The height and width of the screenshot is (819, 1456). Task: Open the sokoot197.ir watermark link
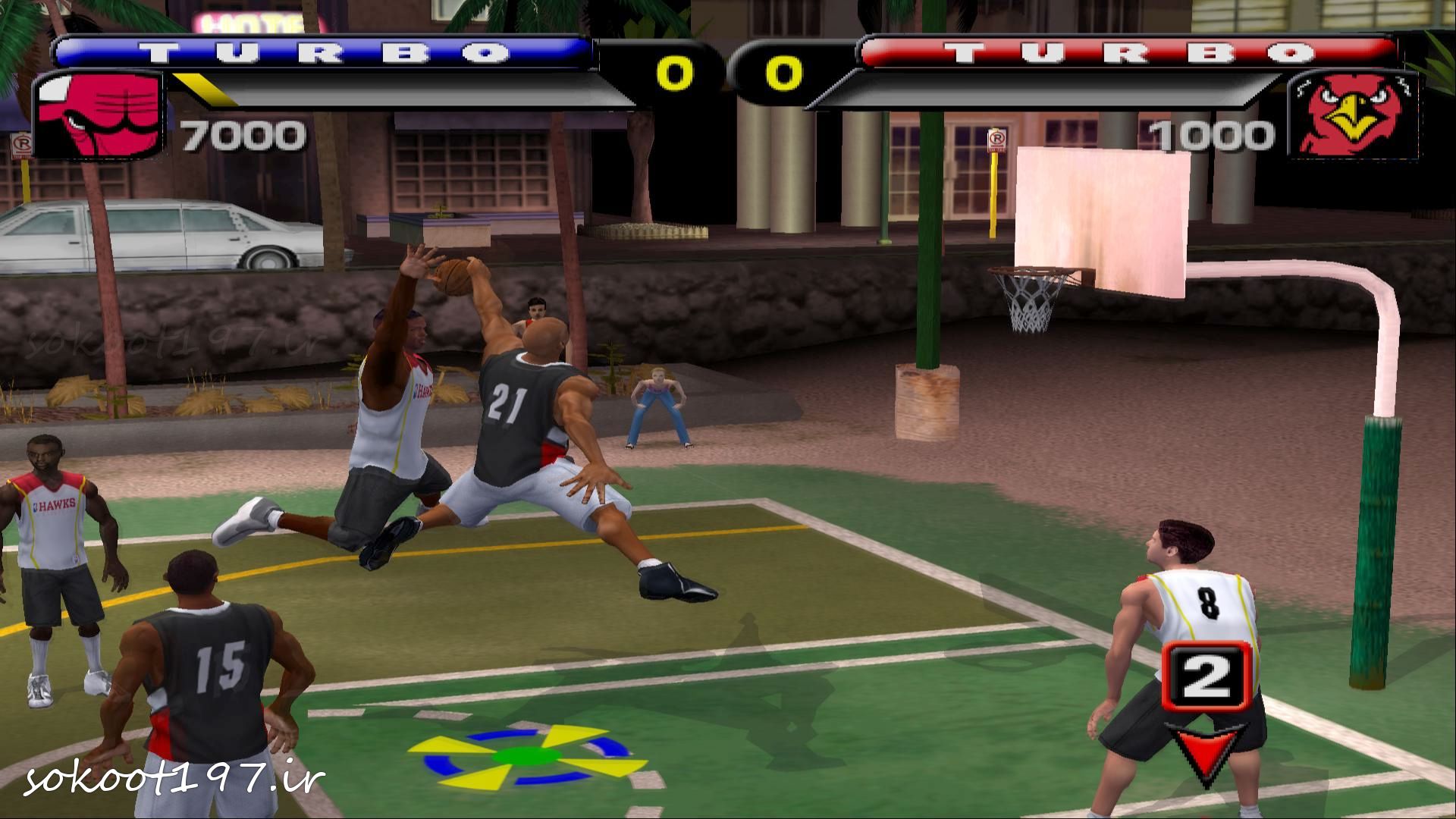(x=175, y=779)
